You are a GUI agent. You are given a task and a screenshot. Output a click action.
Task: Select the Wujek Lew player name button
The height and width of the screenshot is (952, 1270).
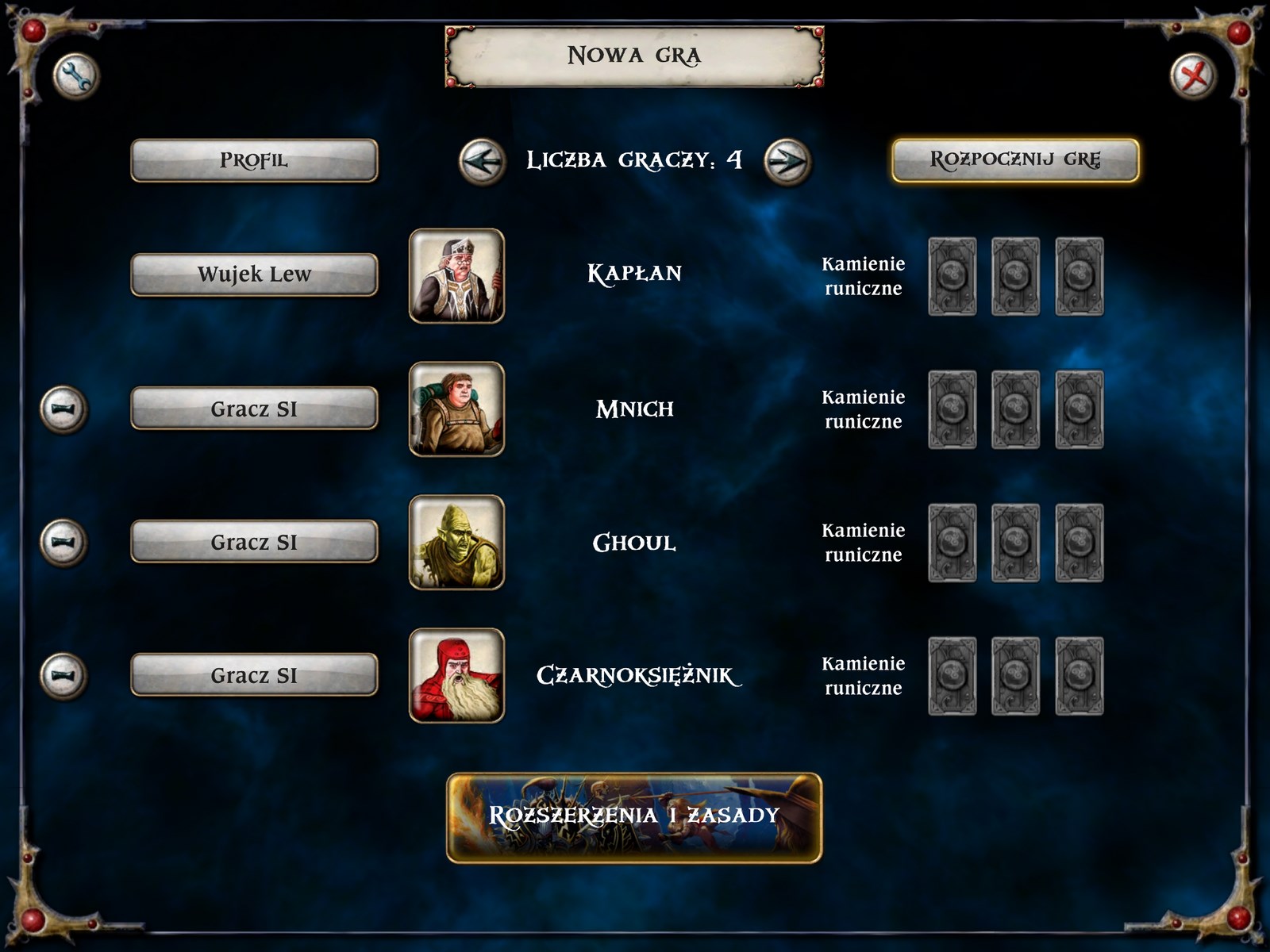tap(254, 274)
